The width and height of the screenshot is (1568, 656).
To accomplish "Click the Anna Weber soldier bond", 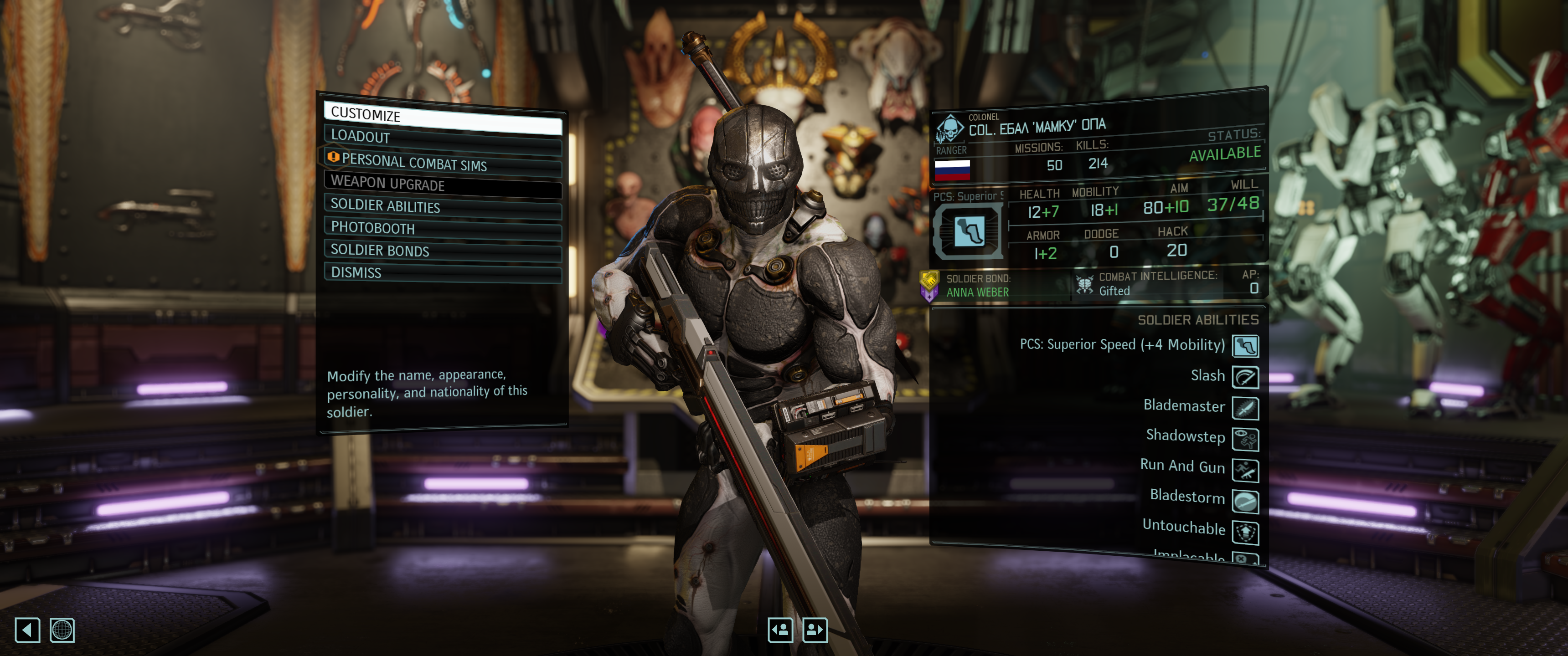I will tap(977, 293).
